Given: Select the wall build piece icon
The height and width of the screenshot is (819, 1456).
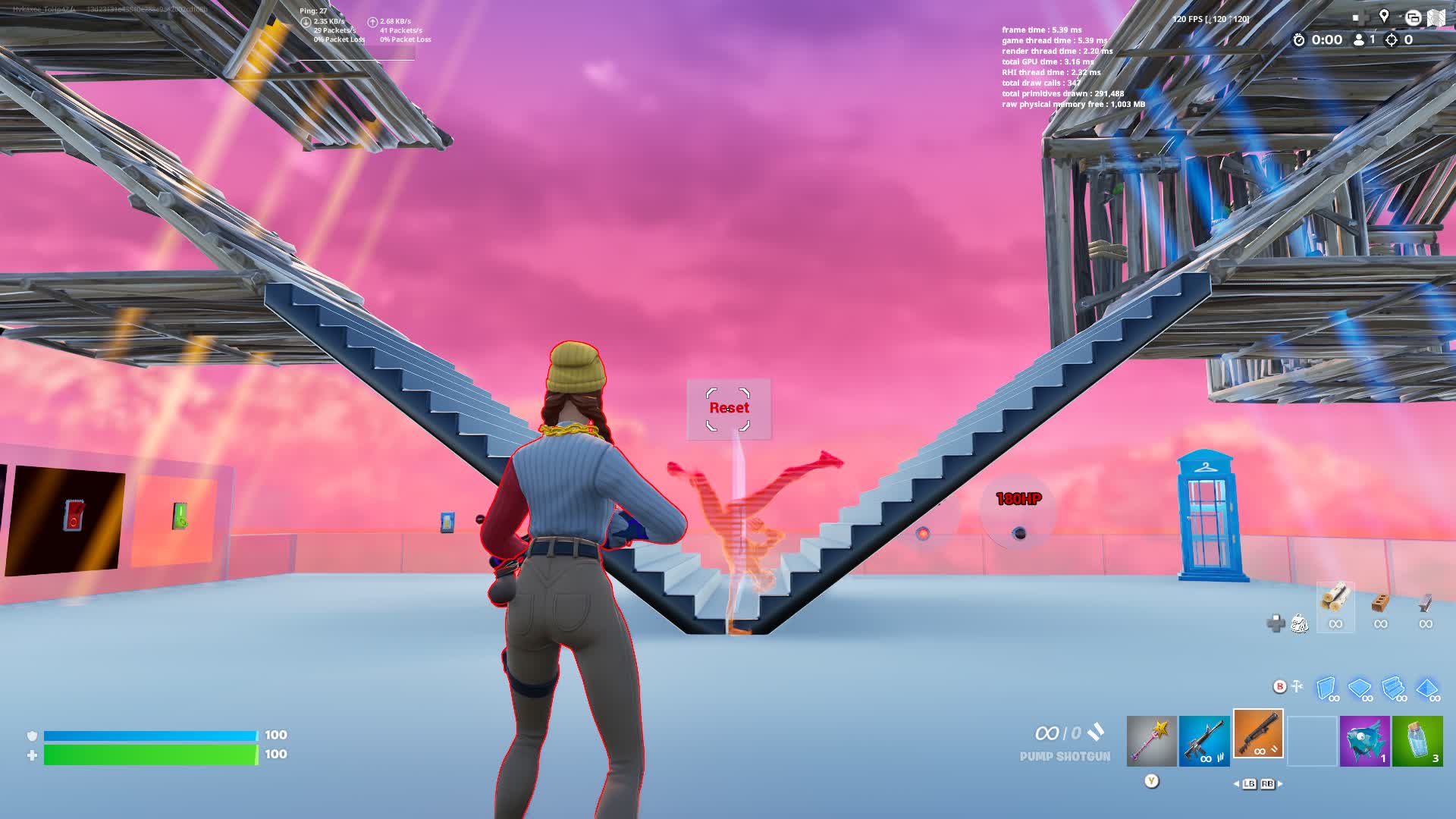Looking at the screenshot, I should click(1324, 687).
